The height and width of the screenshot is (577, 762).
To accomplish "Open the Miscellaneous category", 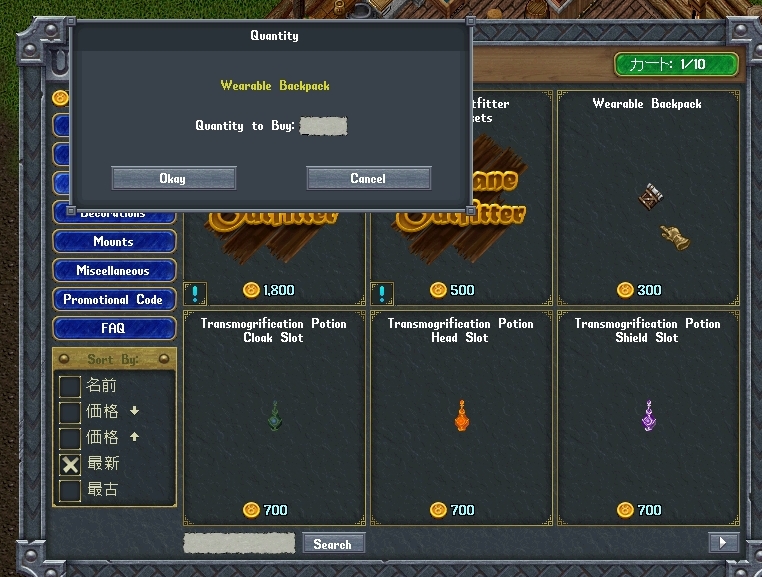I will pyautogui.click(x=114, y=271).
